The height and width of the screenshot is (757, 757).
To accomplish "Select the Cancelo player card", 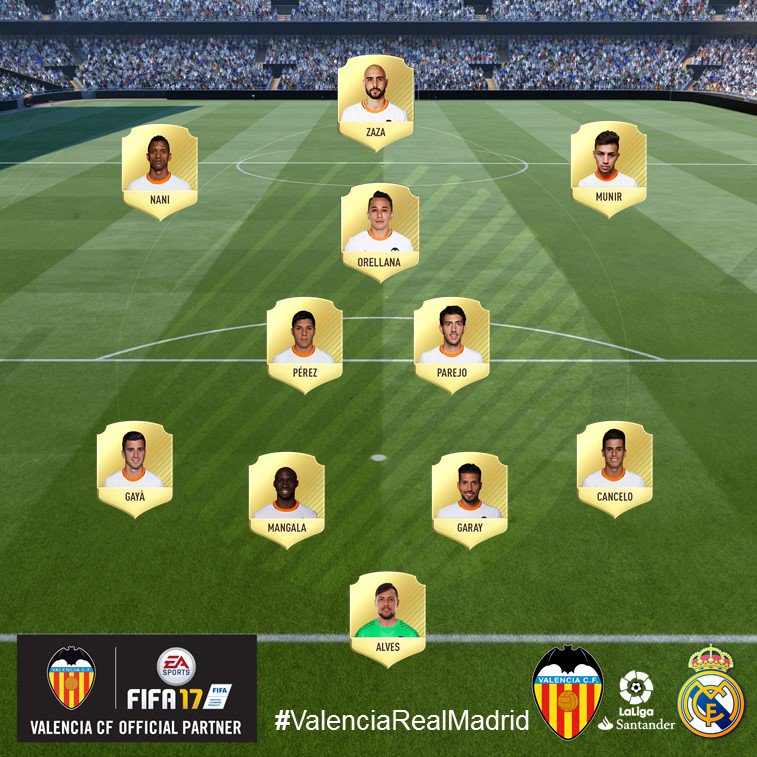I will tap(614, 467).
